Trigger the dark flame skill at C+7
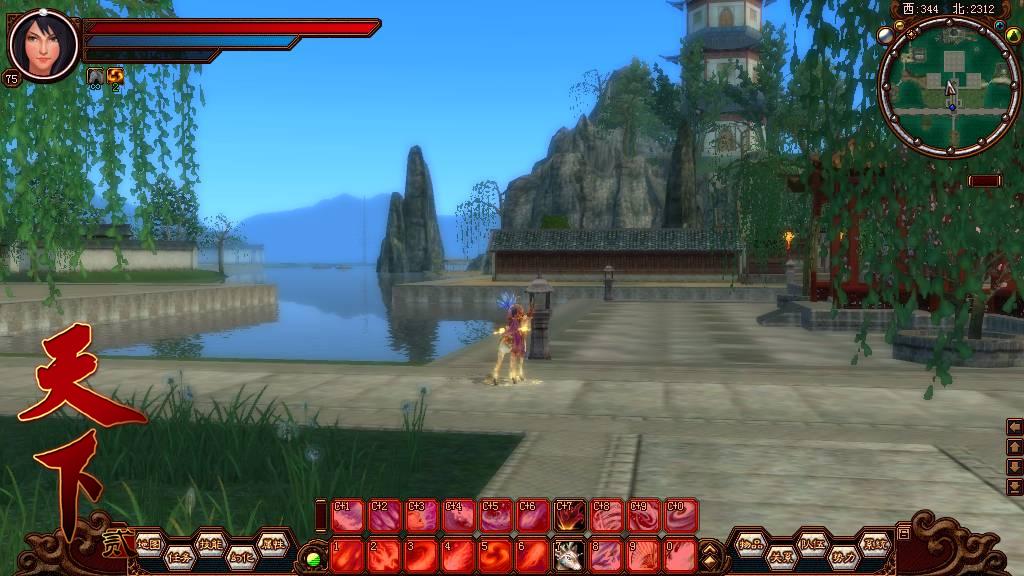Image resolution: width=1024 pixels, height=576 pixels. coord(570,515)
